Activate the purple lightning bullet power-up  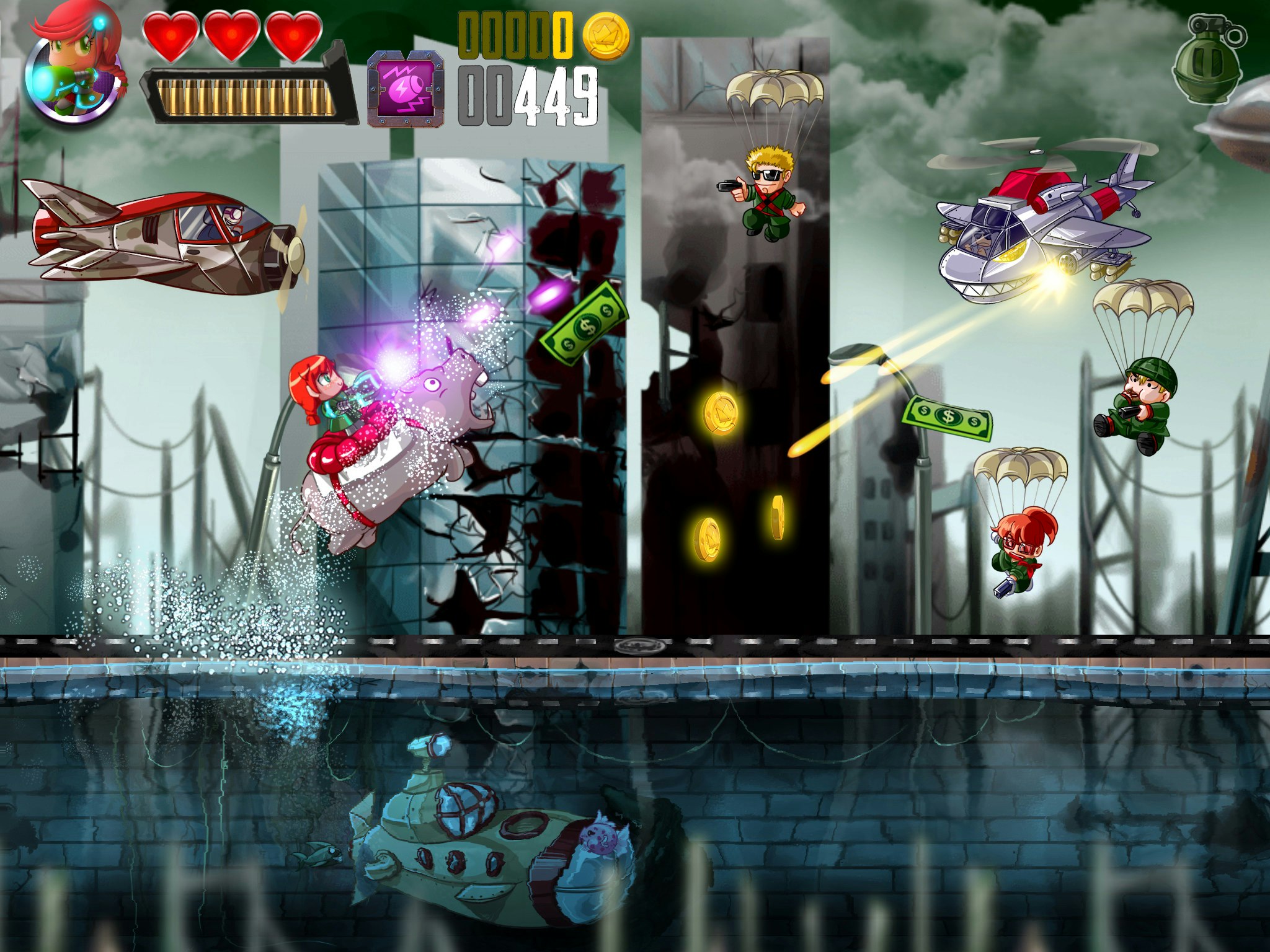click(406, 89)
